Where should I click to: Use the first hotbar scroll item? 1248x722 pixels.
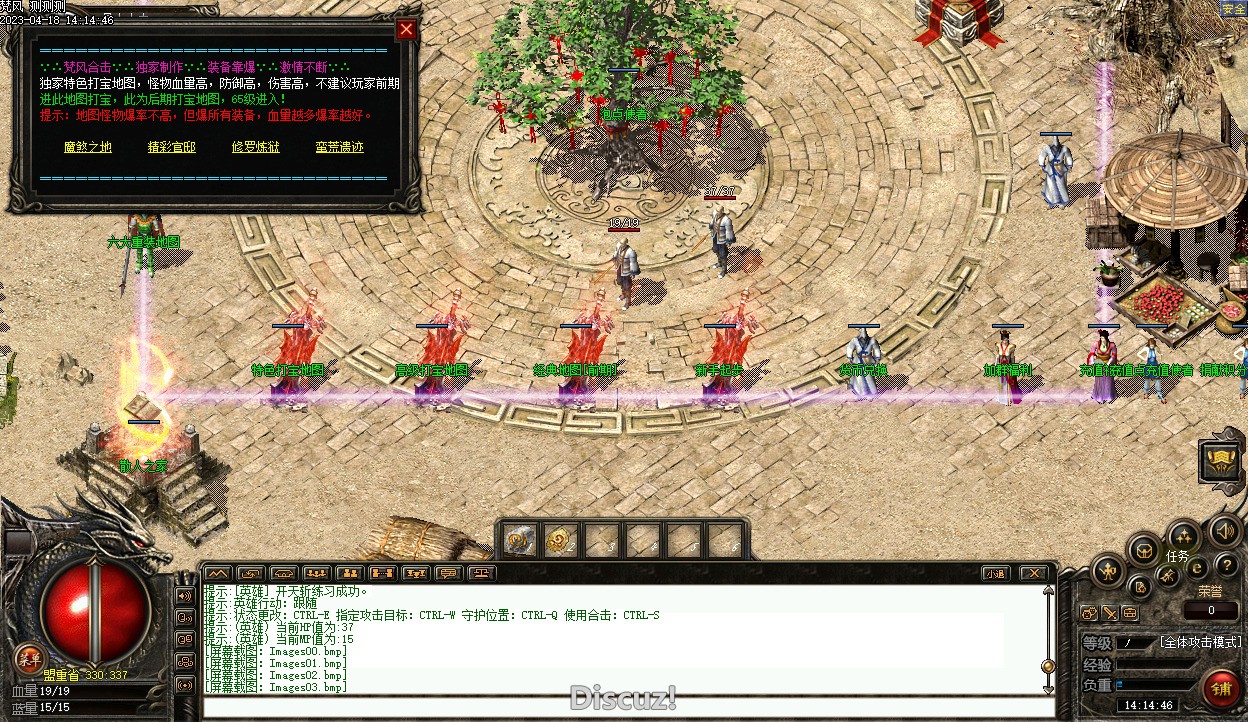pos(518,540)
